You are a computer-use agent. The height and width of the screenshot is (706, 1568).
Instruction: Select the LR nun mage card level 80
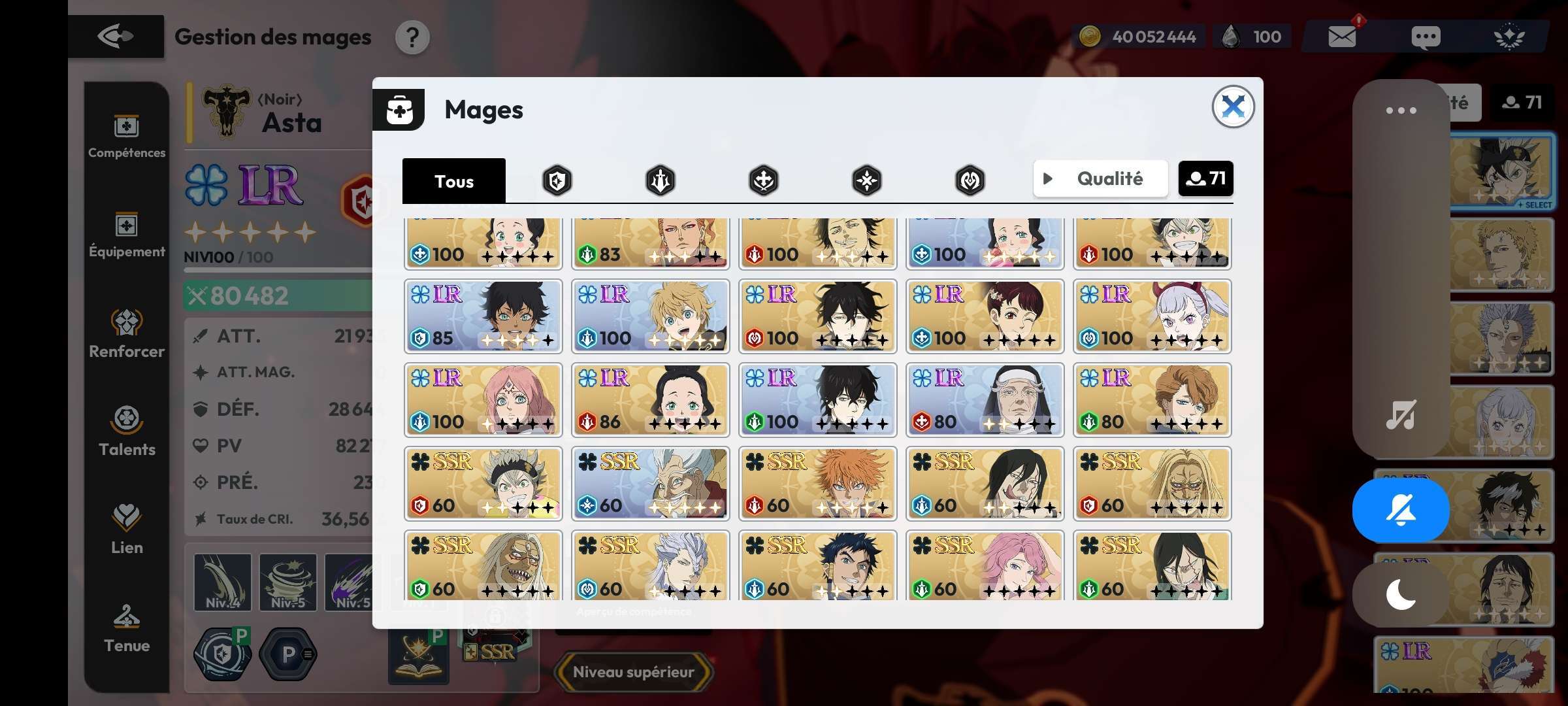tap(985, 400)
